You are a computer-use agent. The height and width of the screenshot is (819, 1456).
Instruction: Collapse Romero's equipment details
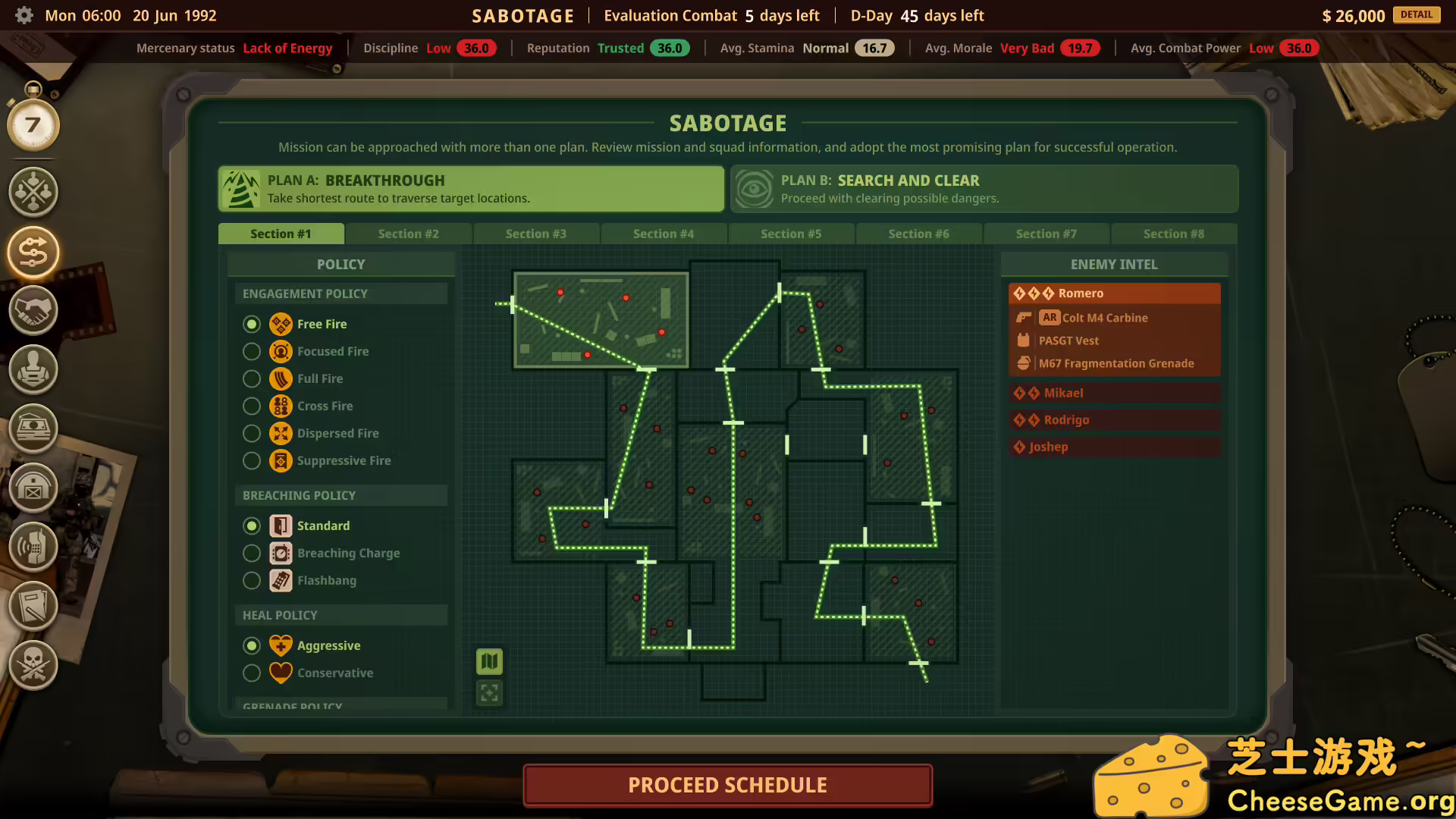click(1113, 293)
